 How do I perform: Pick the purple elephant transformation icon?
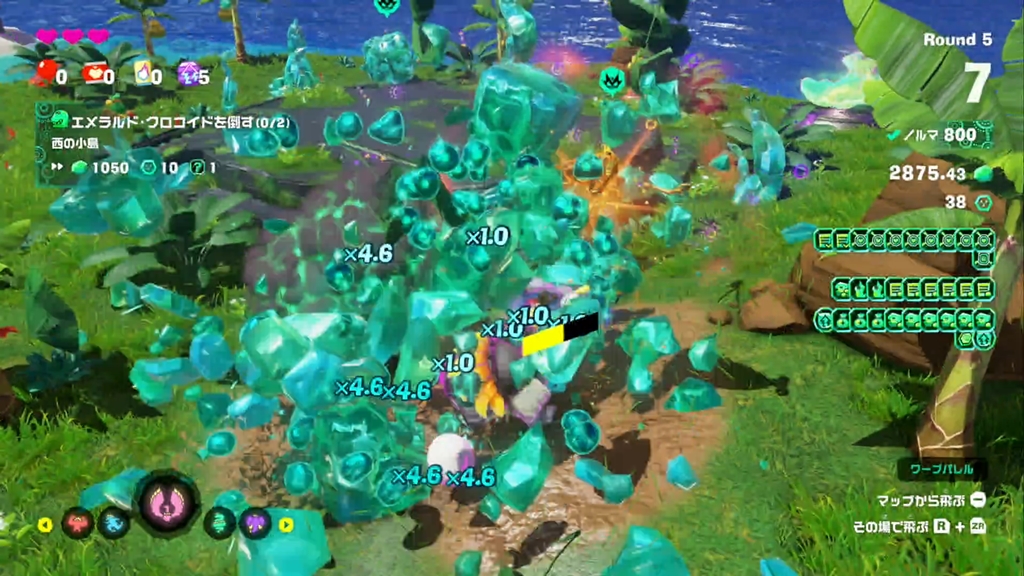click(x=256, y=523)
